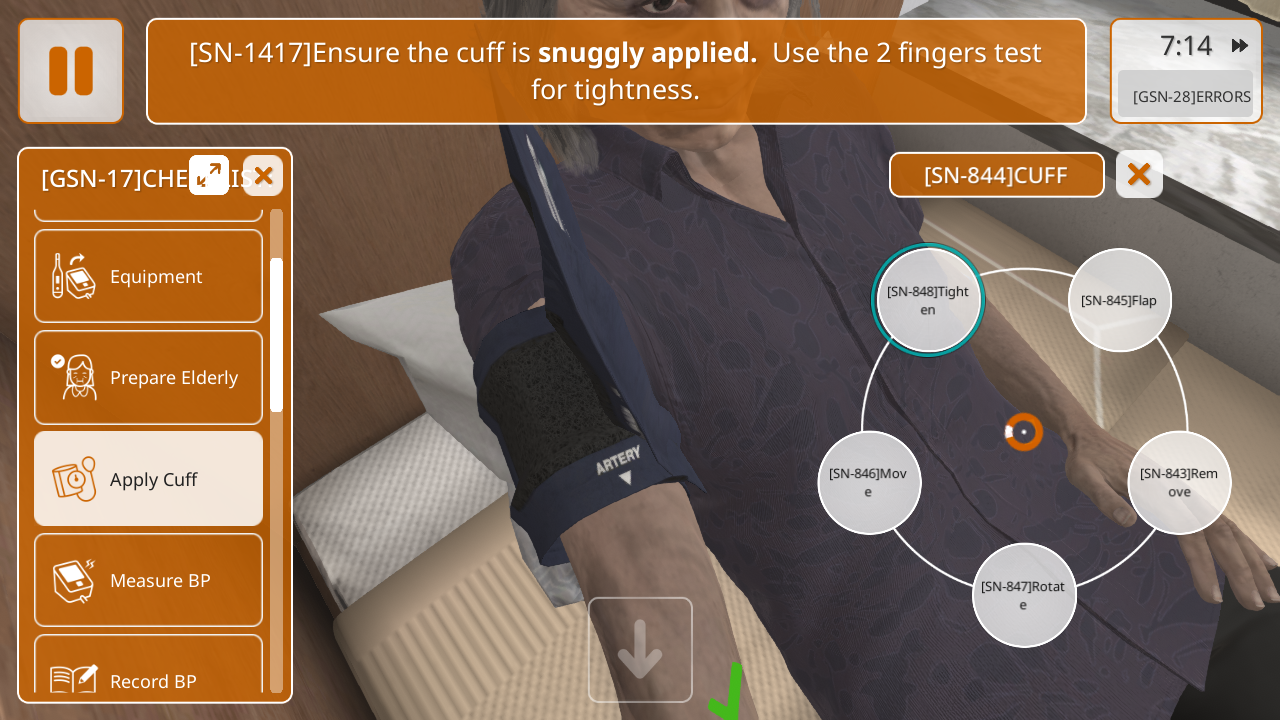Viewport: 1280px width, 720px height.
Task: Choose the Flap cuff action
Action: [1119, 300]
